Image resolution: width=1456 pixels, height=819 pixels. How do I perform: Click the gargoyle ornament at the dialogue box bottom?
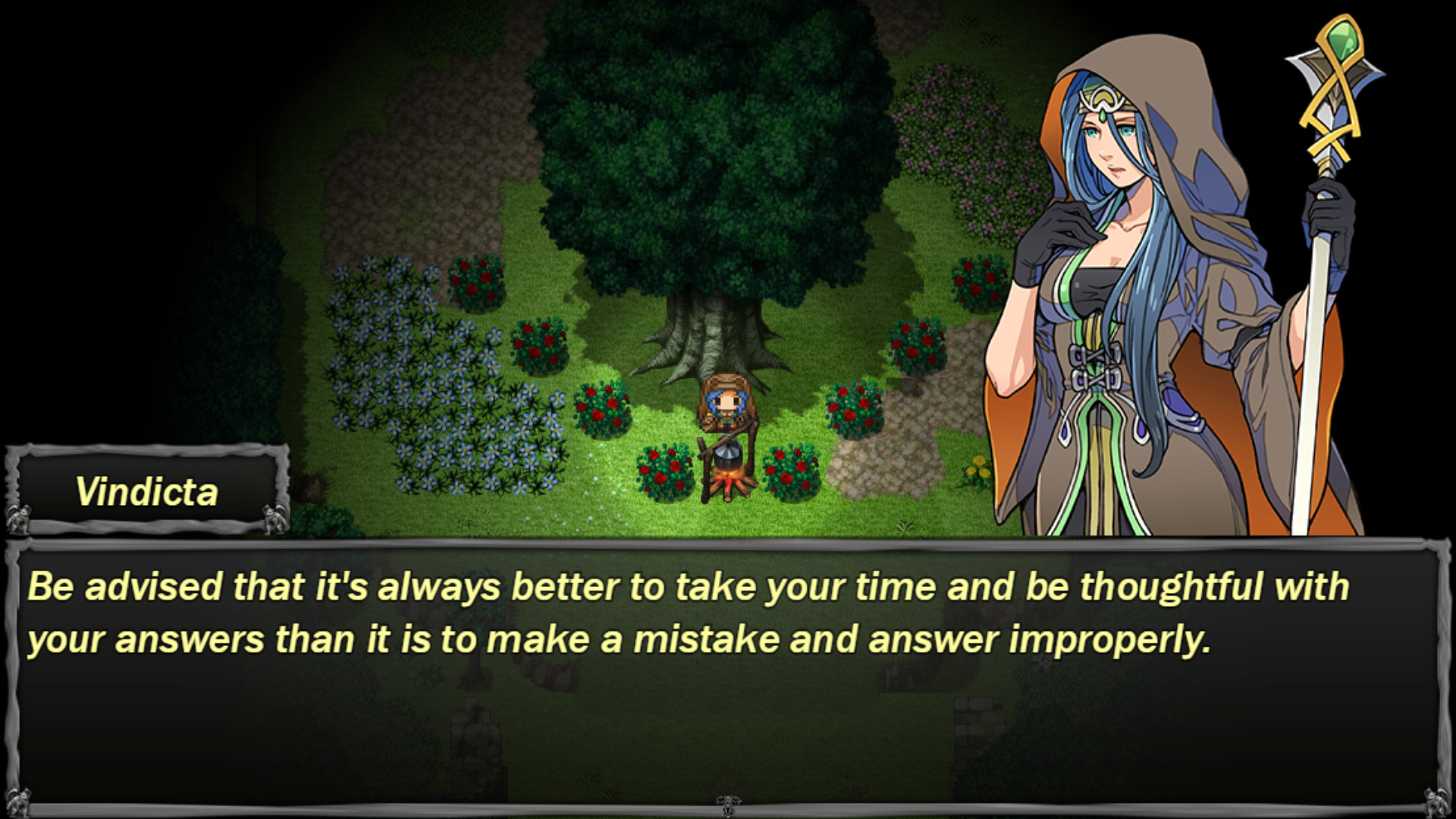(728, 805)
